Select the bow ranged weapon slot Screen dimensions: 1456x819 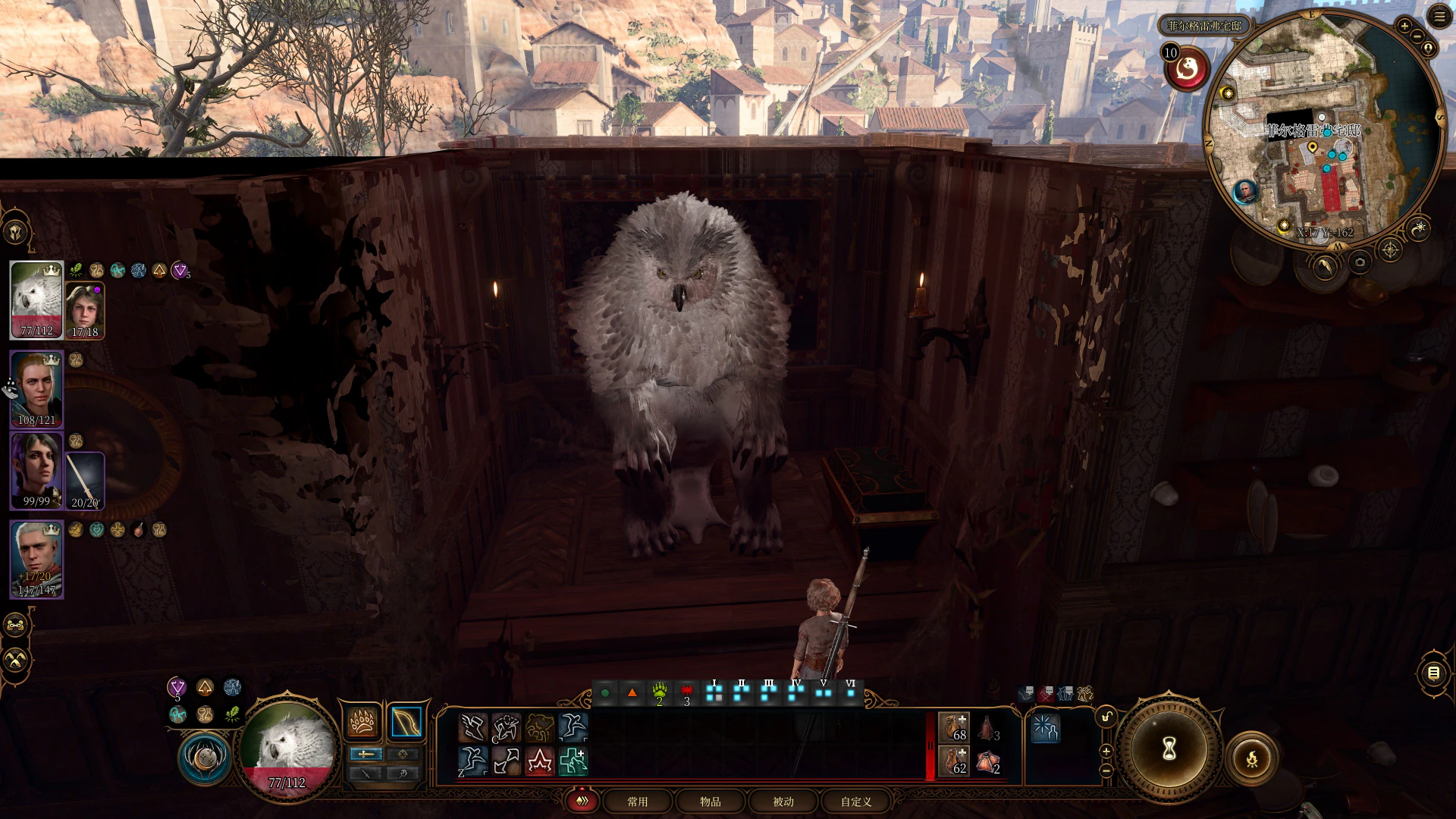(406, 722)
